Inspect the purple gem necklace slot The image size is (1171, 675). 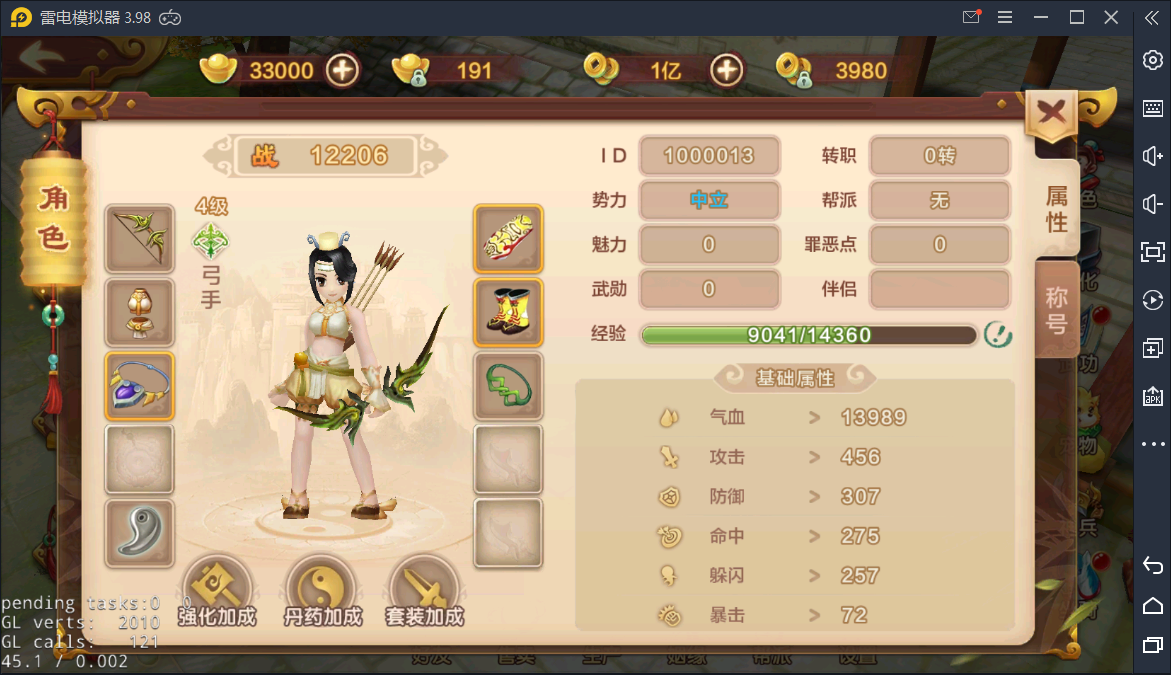point(140,385)
